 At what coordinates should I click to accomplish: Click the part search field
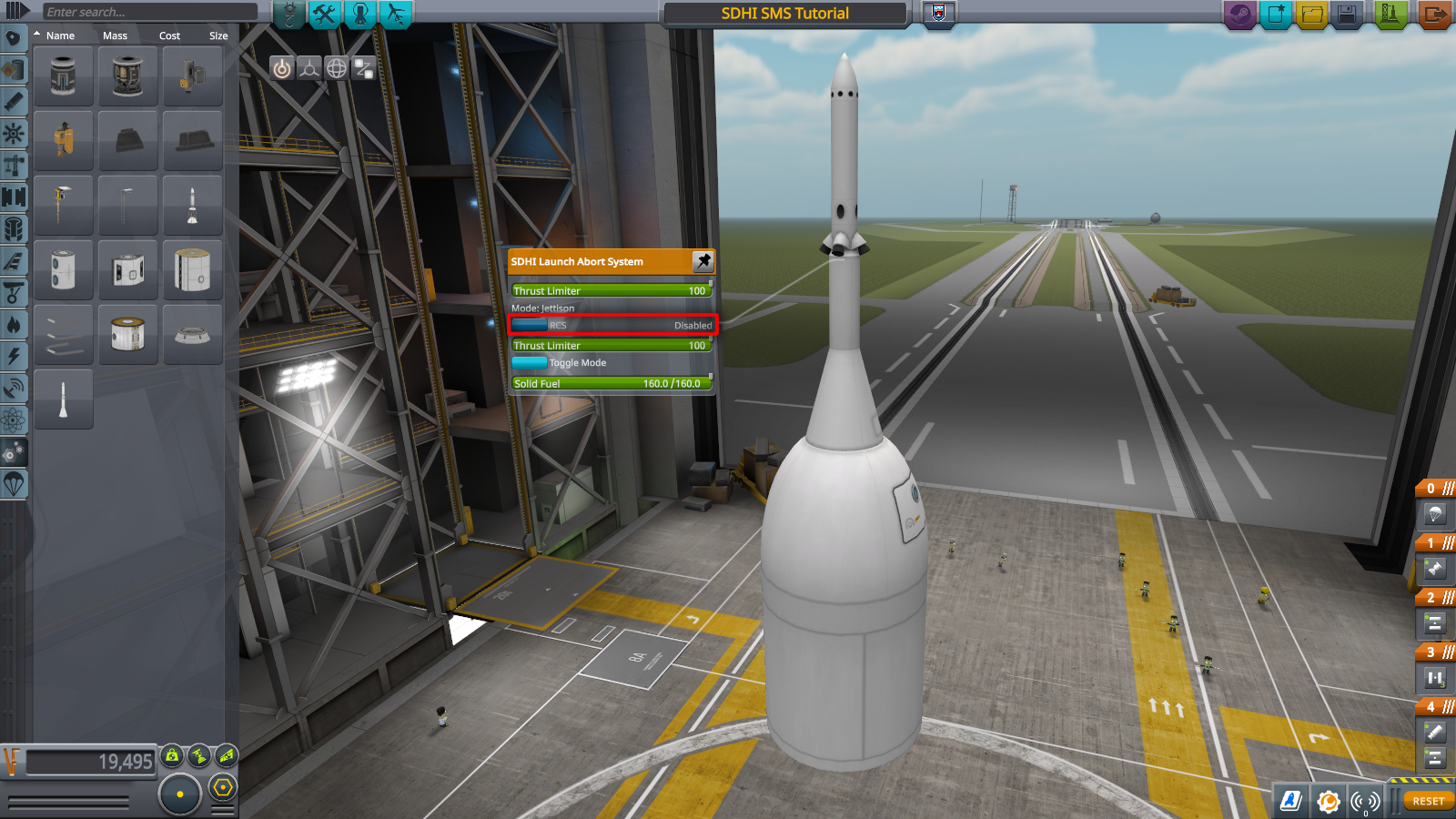pyautogui.click(x=149, y=12)
